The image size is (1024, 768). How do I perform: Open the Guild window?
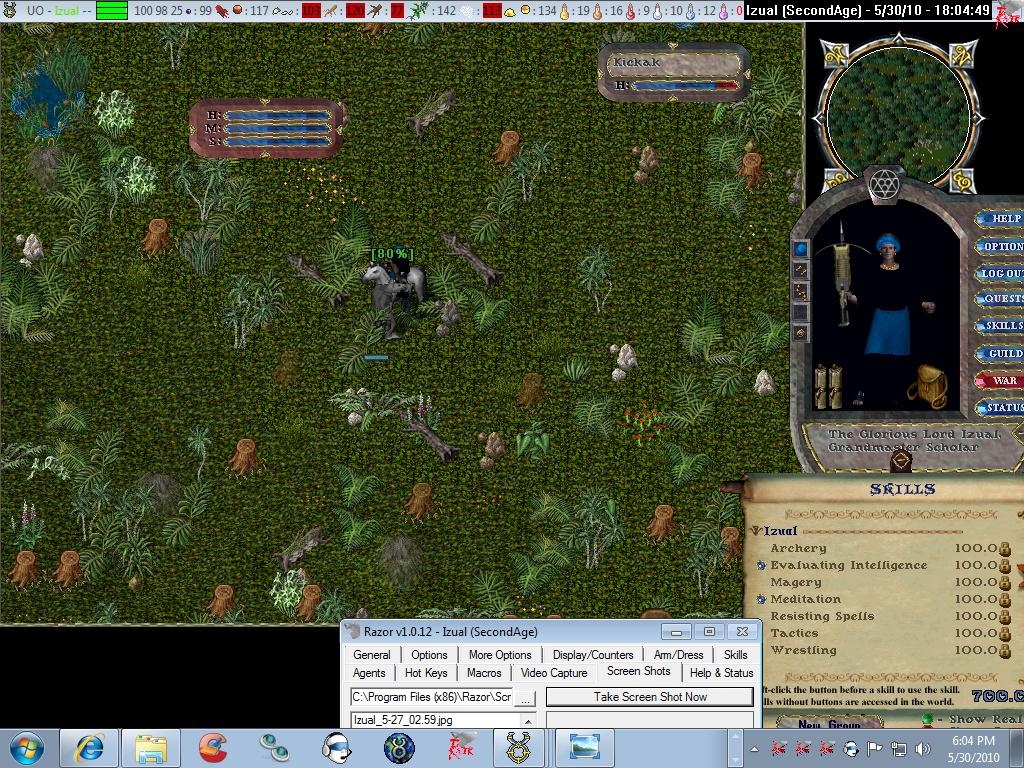point(1003,353)
